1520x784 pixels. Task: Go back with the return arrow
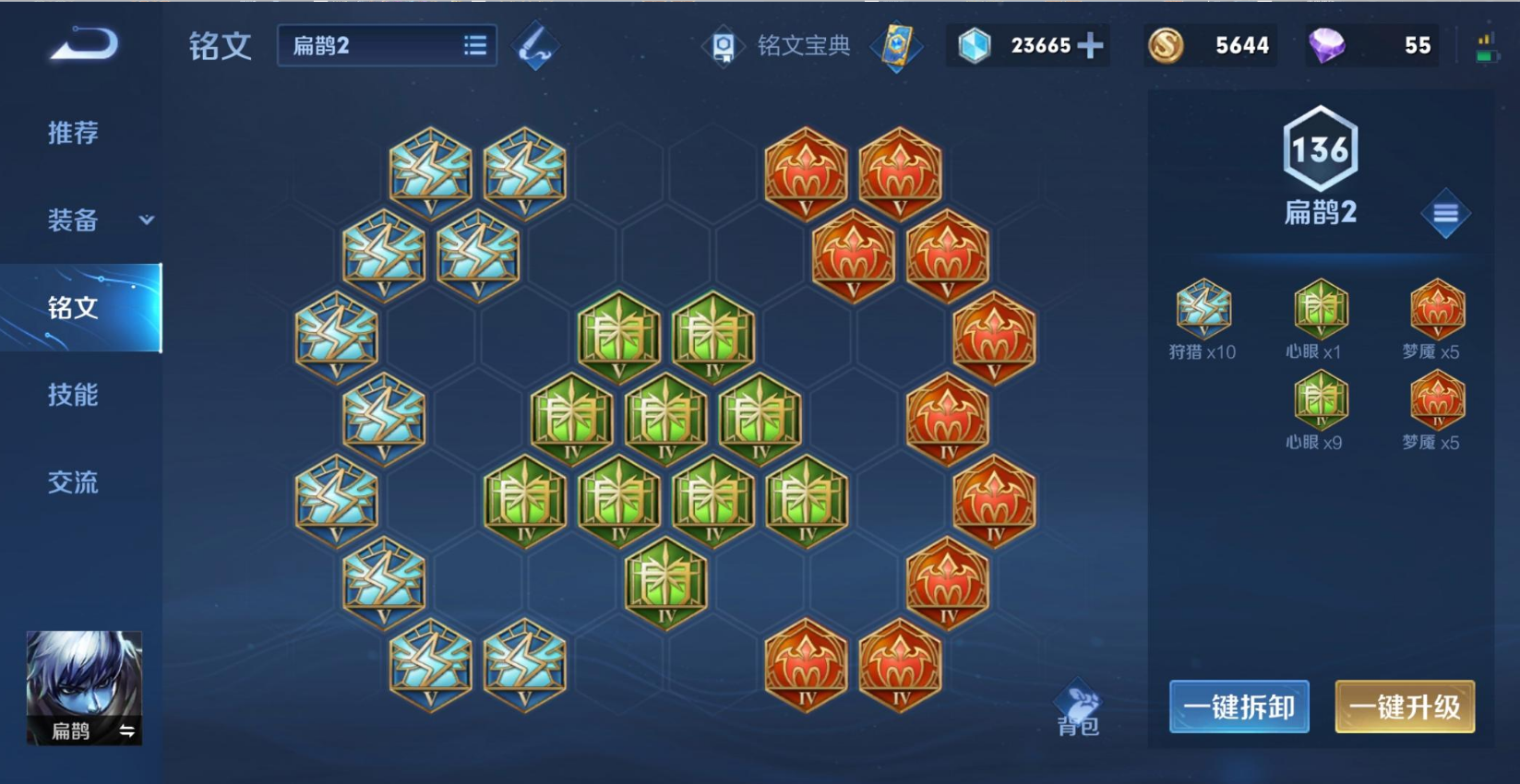tap(84, 44)
